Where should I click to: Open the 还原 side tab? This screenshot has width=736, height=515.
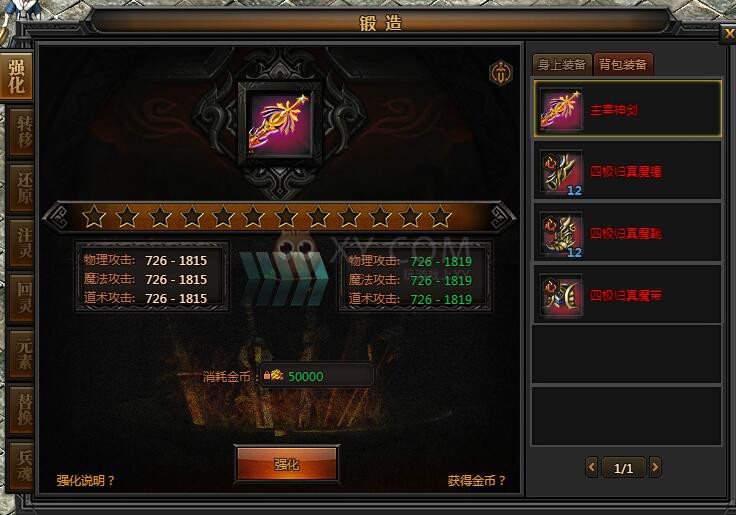click(22, 190)
